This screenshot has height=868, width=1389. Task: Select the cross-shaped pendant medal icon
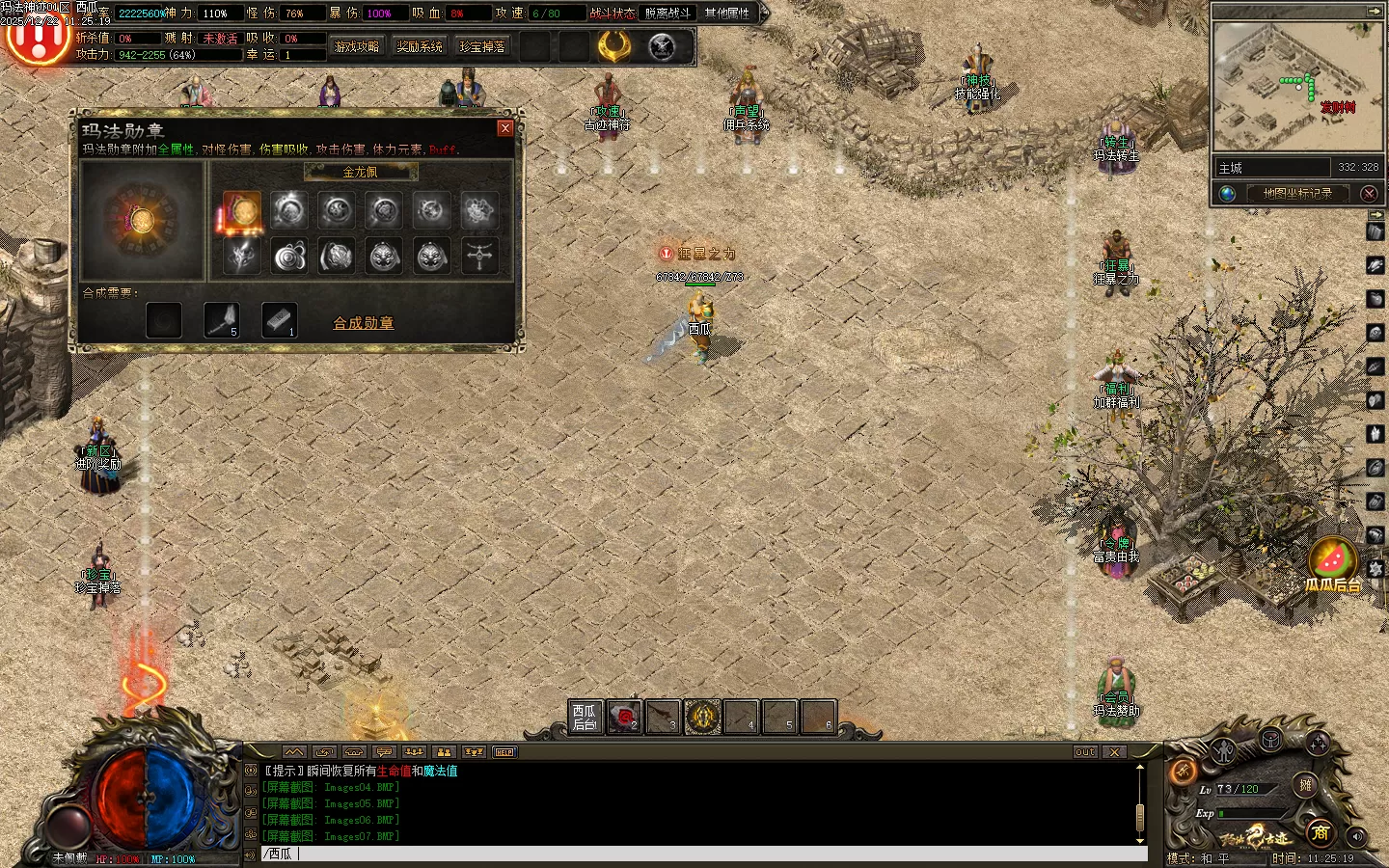click(x=479, y=256)
